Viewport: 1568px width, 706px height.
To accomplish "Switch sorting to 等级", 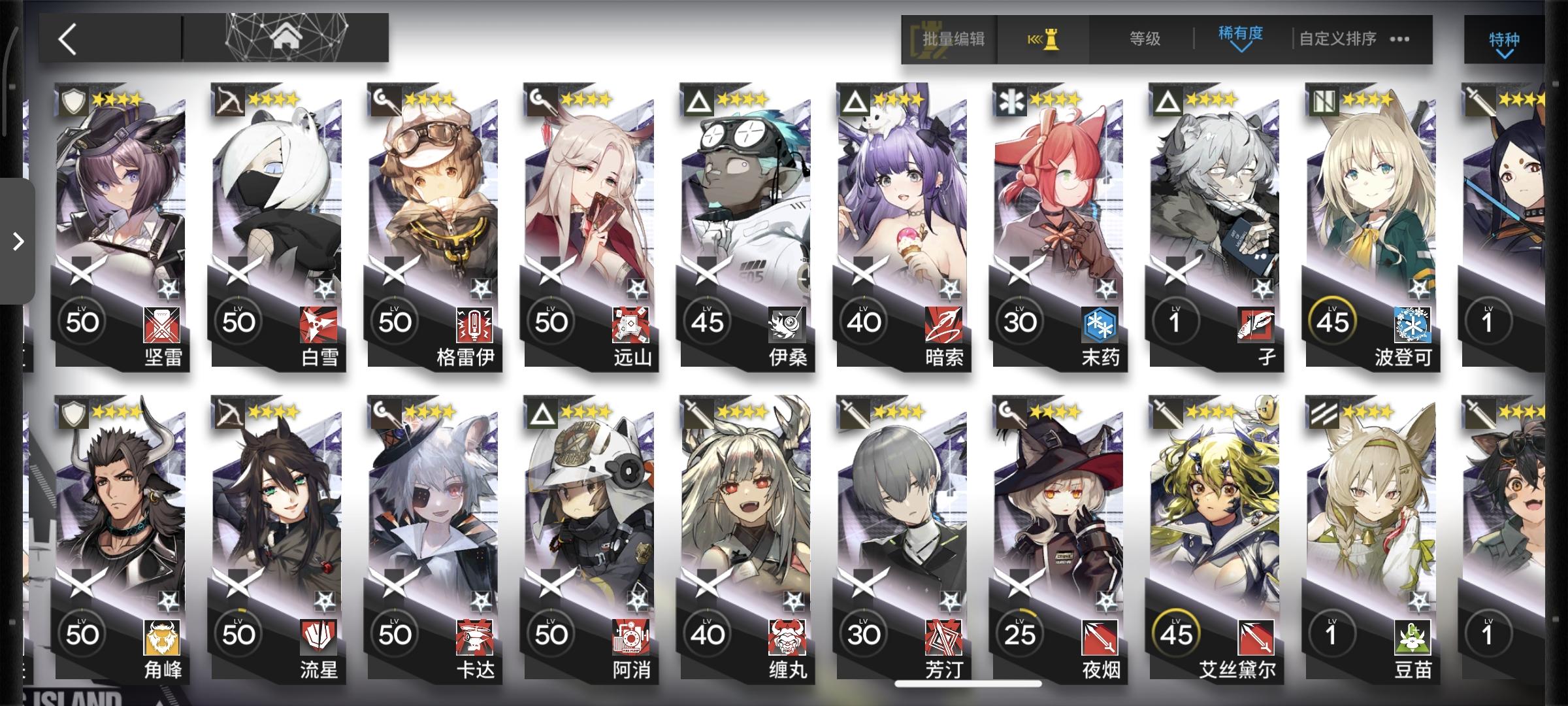I will (x=1145, y=39).
